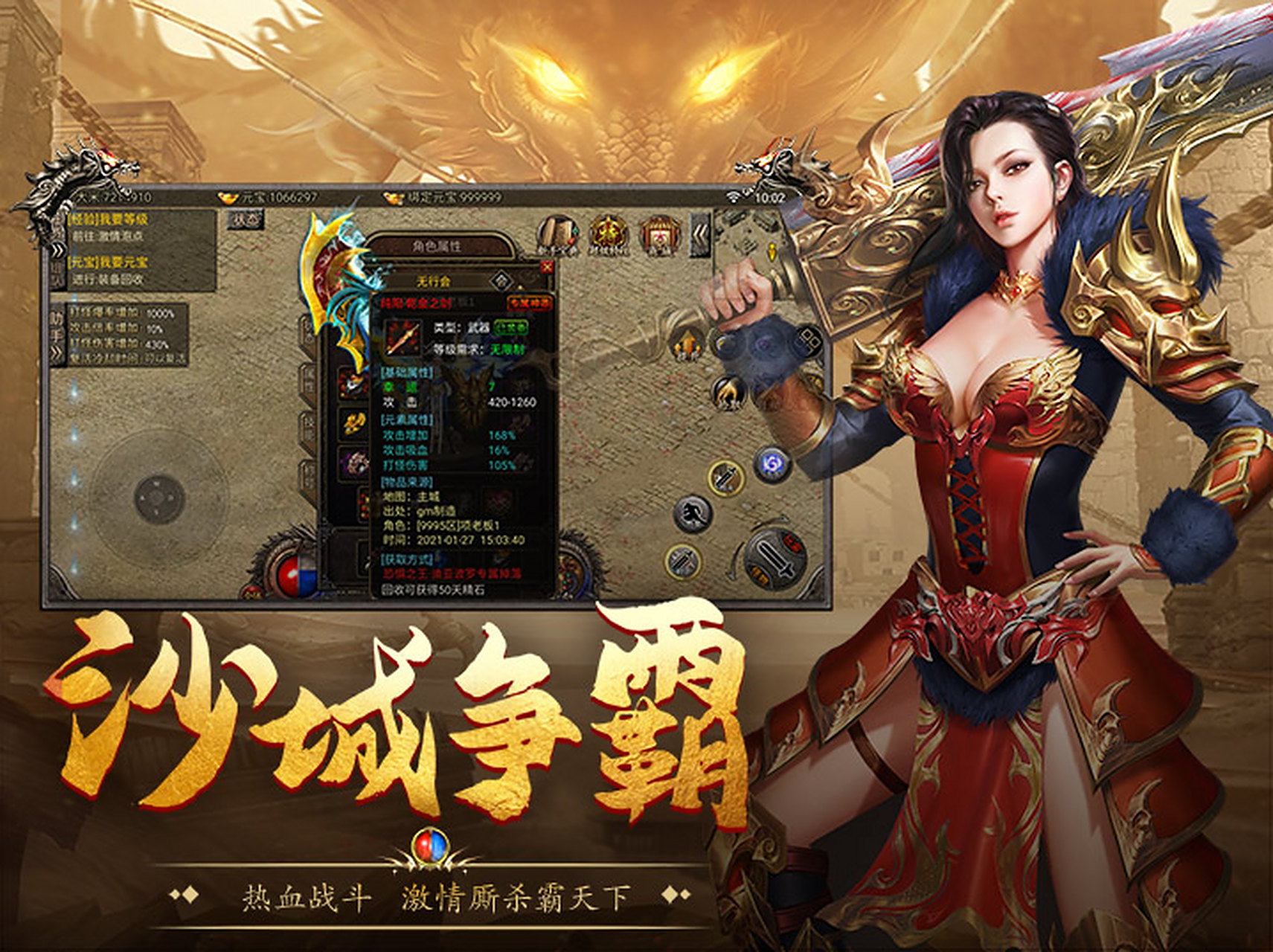
Task: Tap the dagger skill icon
Action: (725, 478)
